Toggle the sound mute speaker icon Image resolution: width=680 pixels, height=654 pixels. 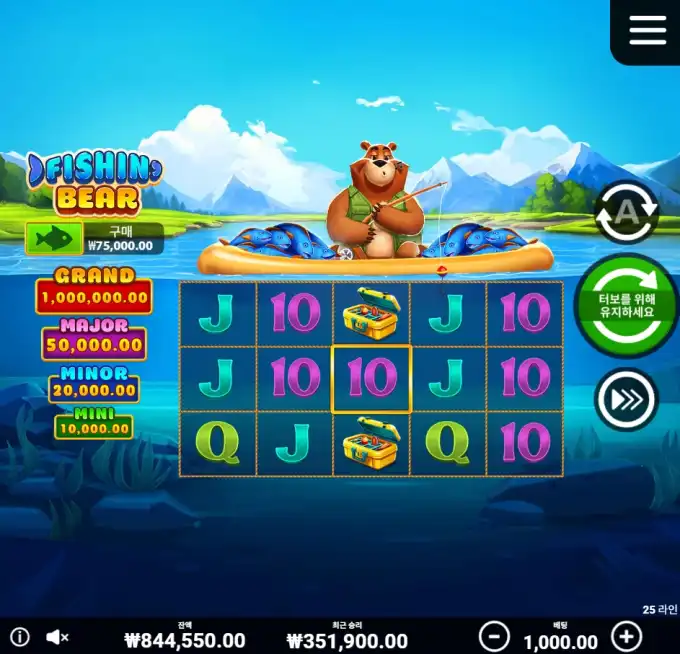[x=58, y=636]
